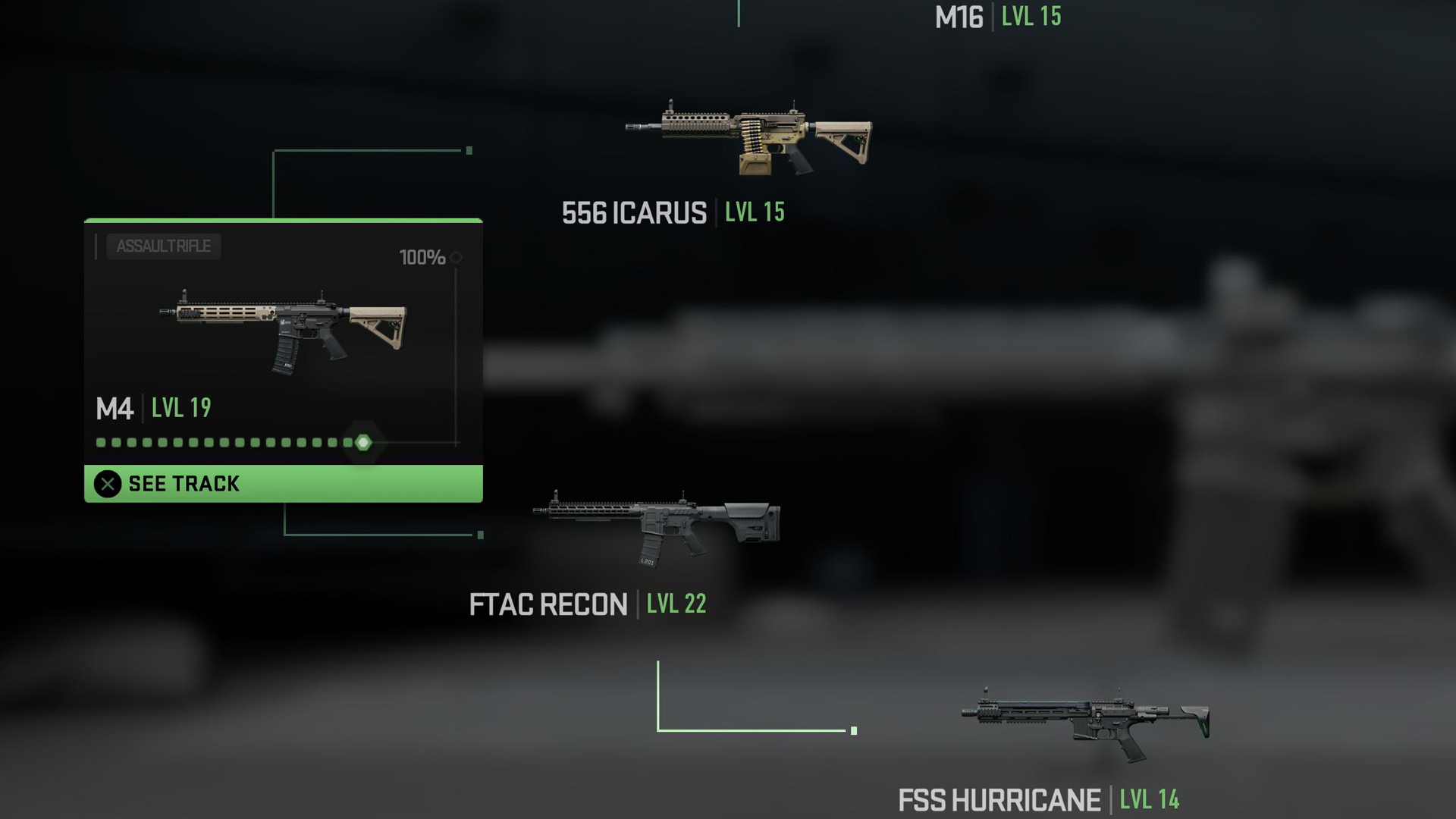Click the diamond marker next to 100%
The width and height of the screenshot is (1456, 819).
(457, 258)
